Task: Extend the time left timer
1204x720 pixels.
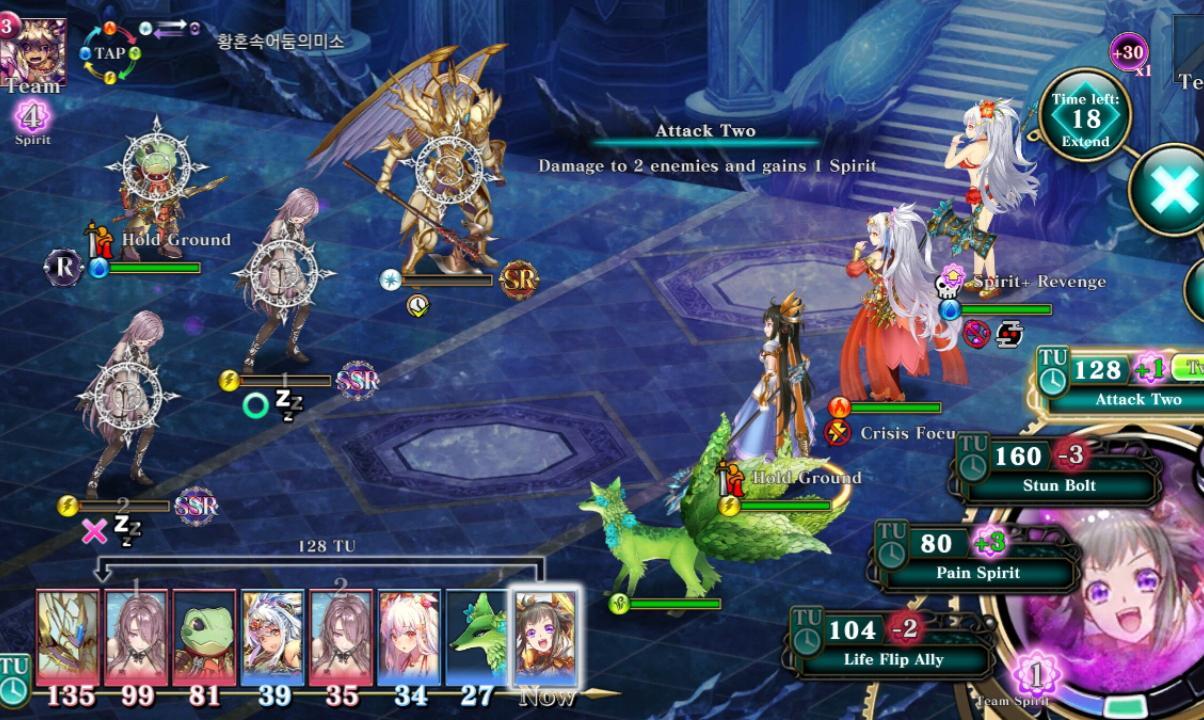Action: [x=1085, y=118]
